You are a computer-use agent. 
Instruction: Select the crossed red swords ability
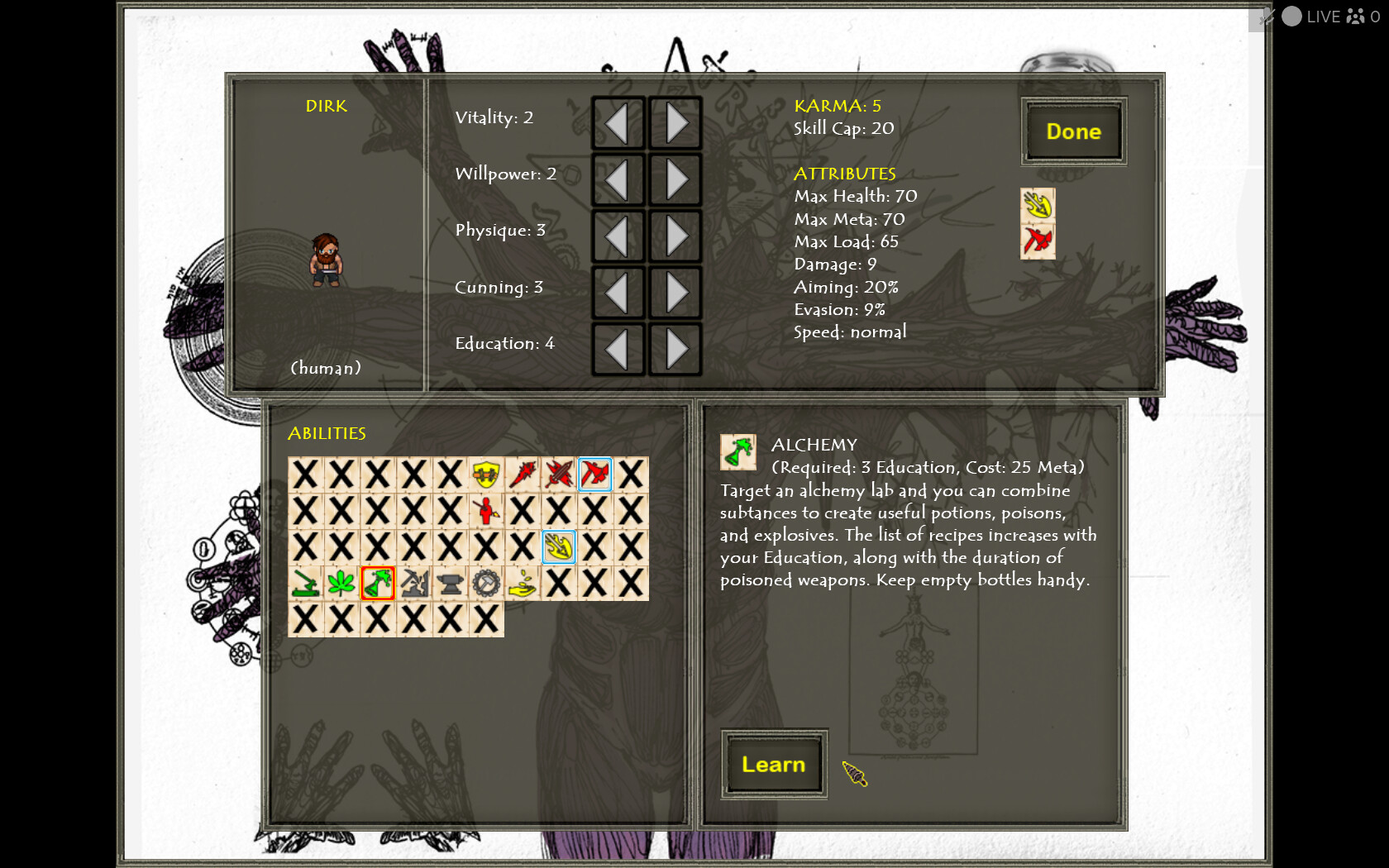[x=560, y=475]
